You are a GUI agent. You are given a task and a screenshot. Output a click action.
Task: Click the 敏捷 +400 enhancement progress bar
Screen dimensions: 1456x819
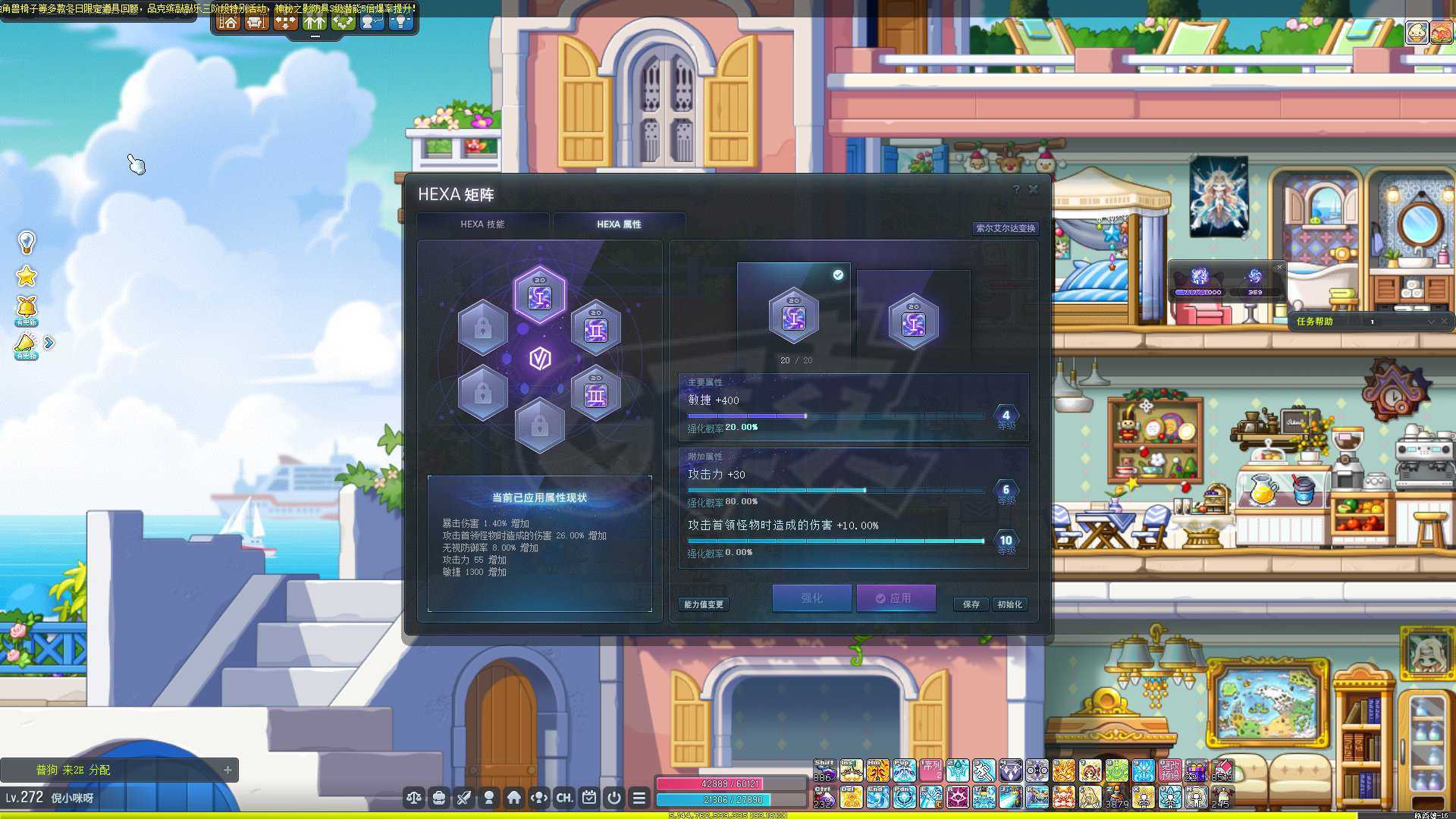(834, 416)
